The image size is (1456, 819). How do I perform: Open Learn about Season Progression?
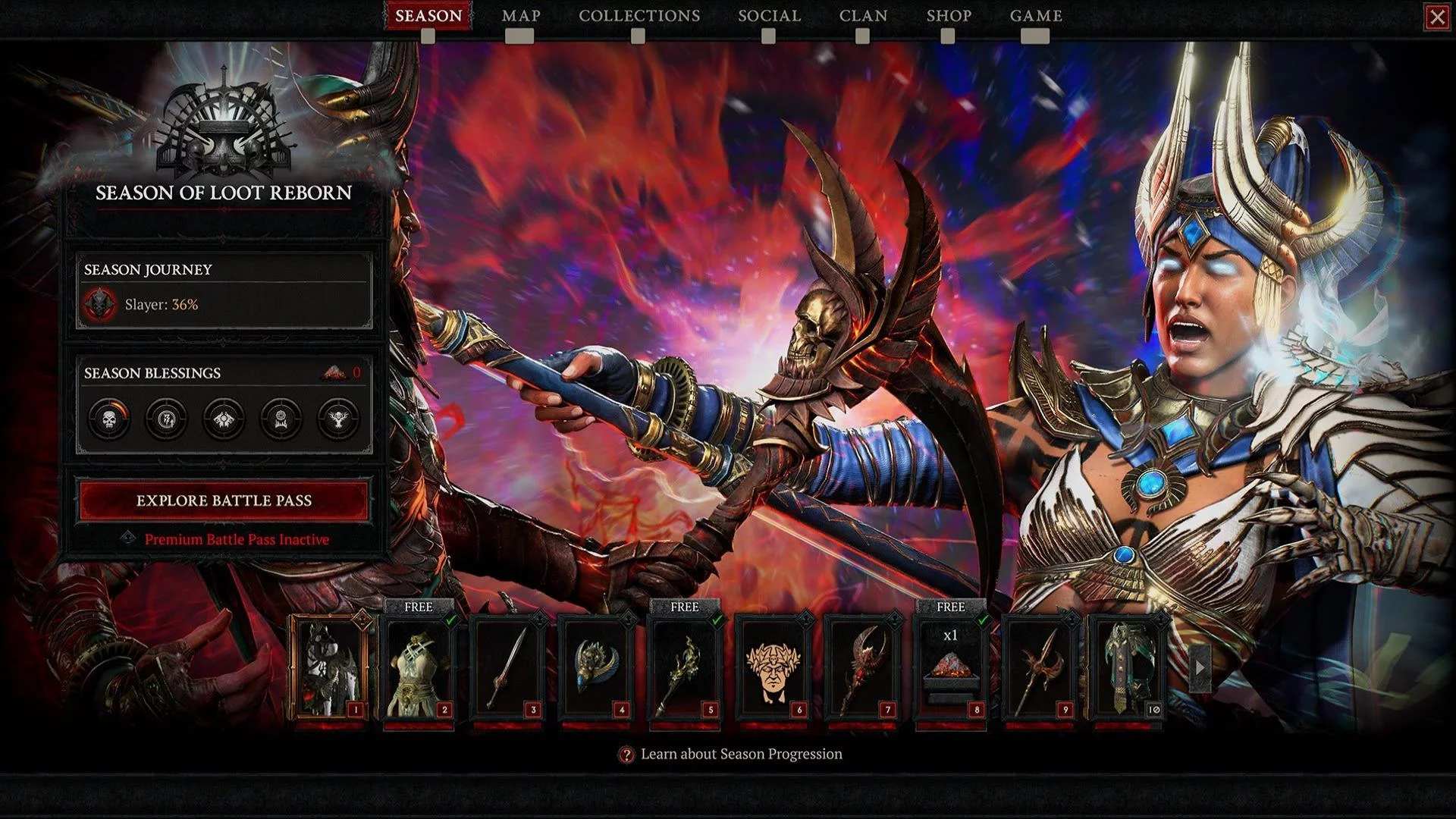click(x=741, y=754)
